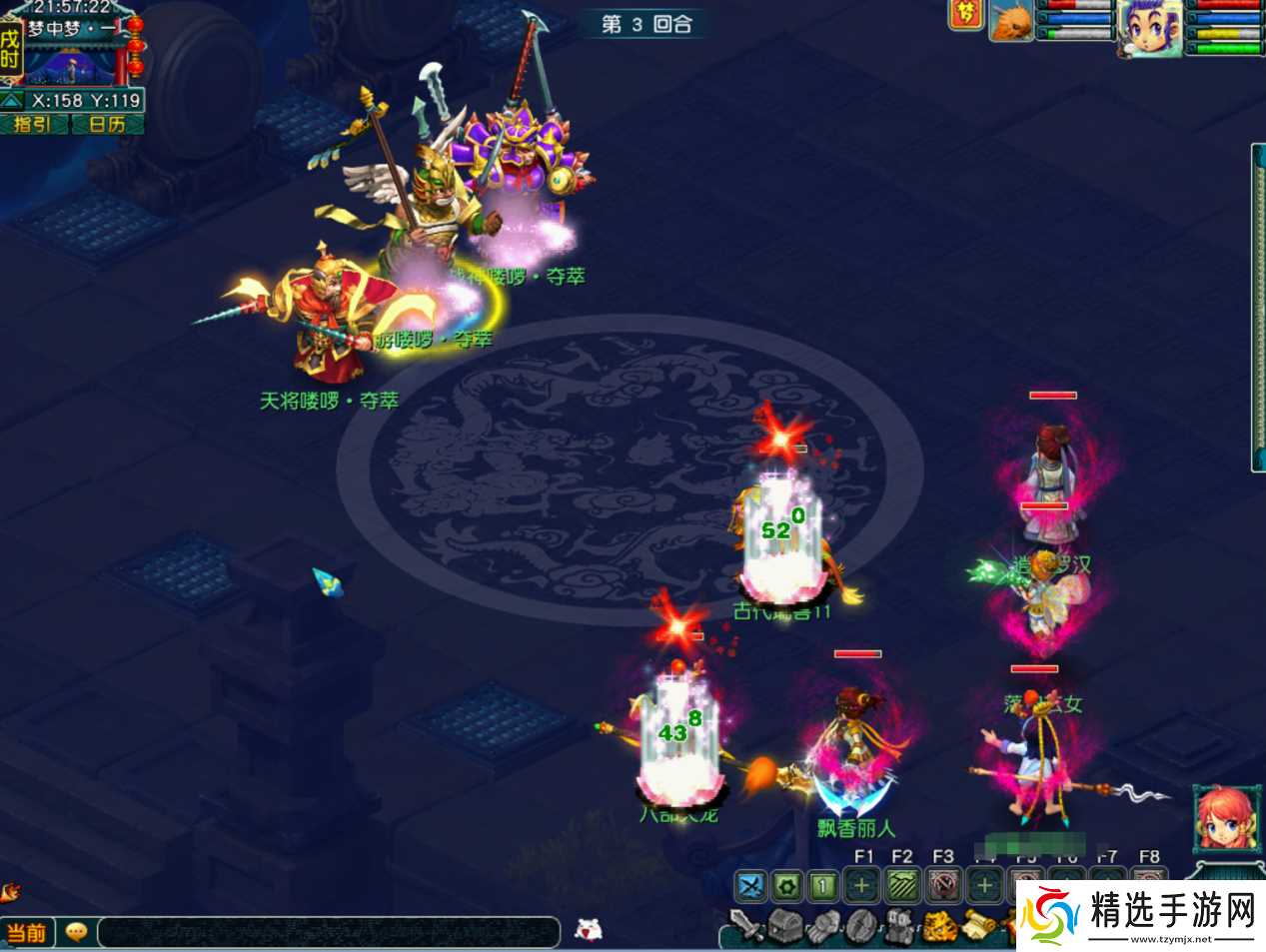Click the 当前 chat channel button
1266x952 pixels.
pyautogui.click(x=27, y=933)
